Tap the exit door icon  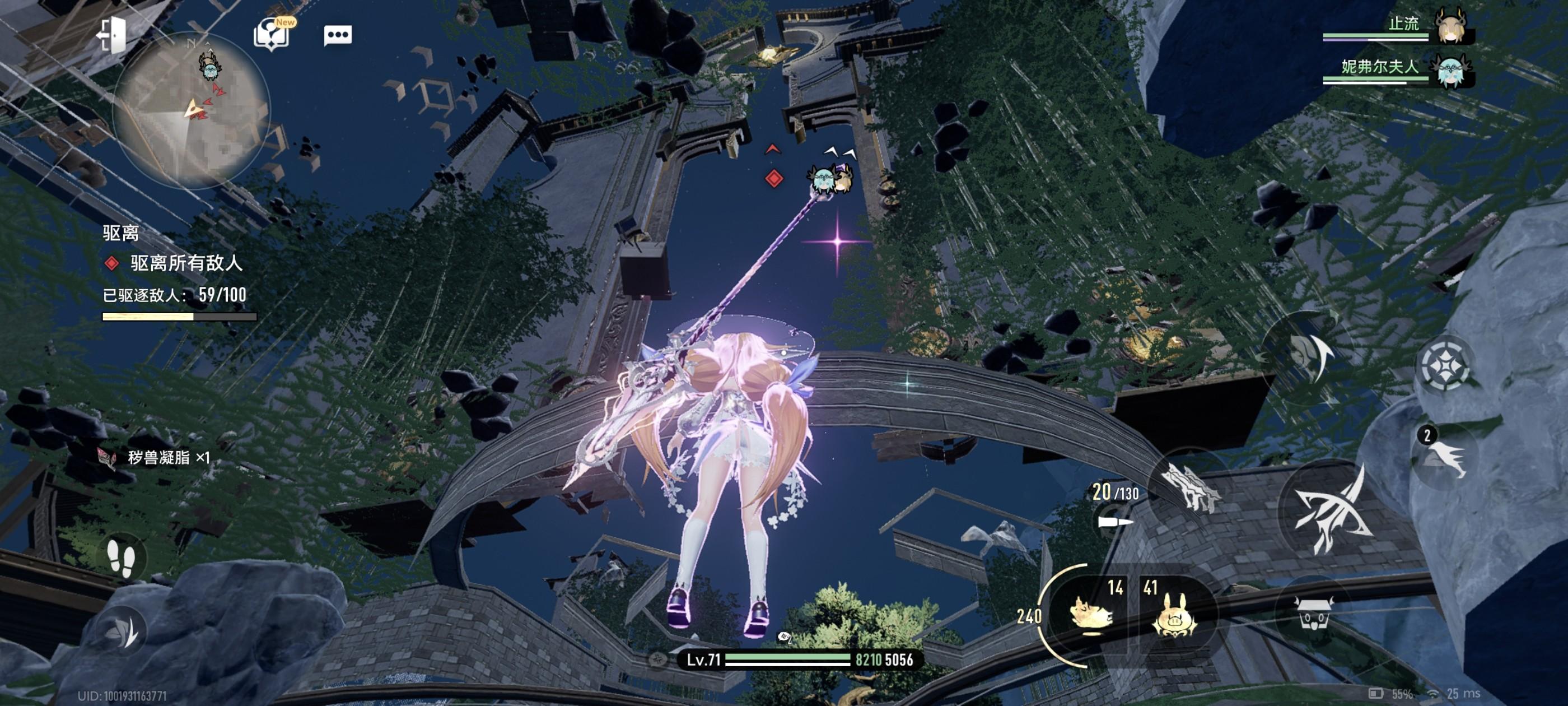[111, 34]
